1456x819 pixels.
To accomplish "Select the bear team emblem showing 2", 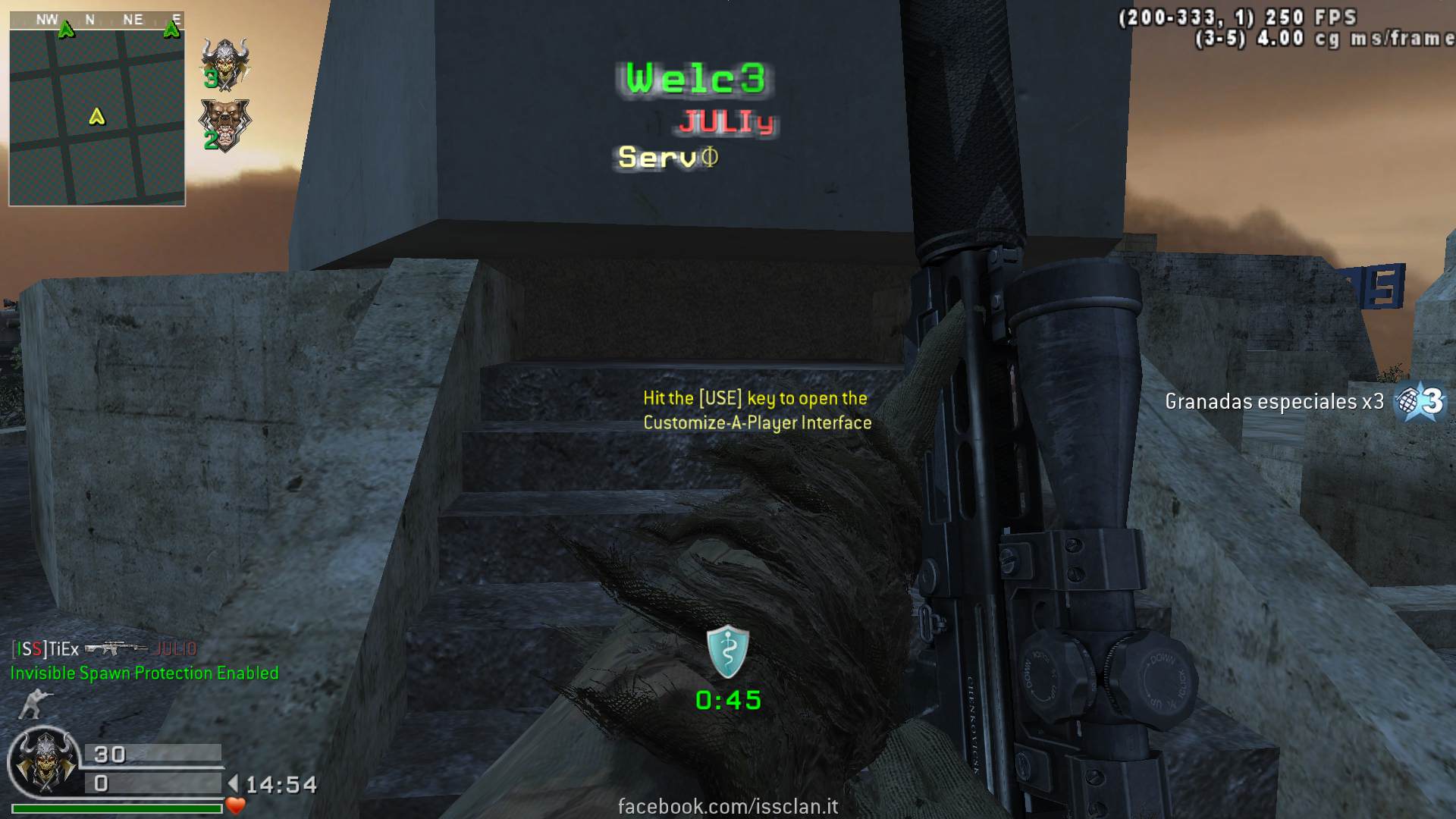I will pos(224,124).
